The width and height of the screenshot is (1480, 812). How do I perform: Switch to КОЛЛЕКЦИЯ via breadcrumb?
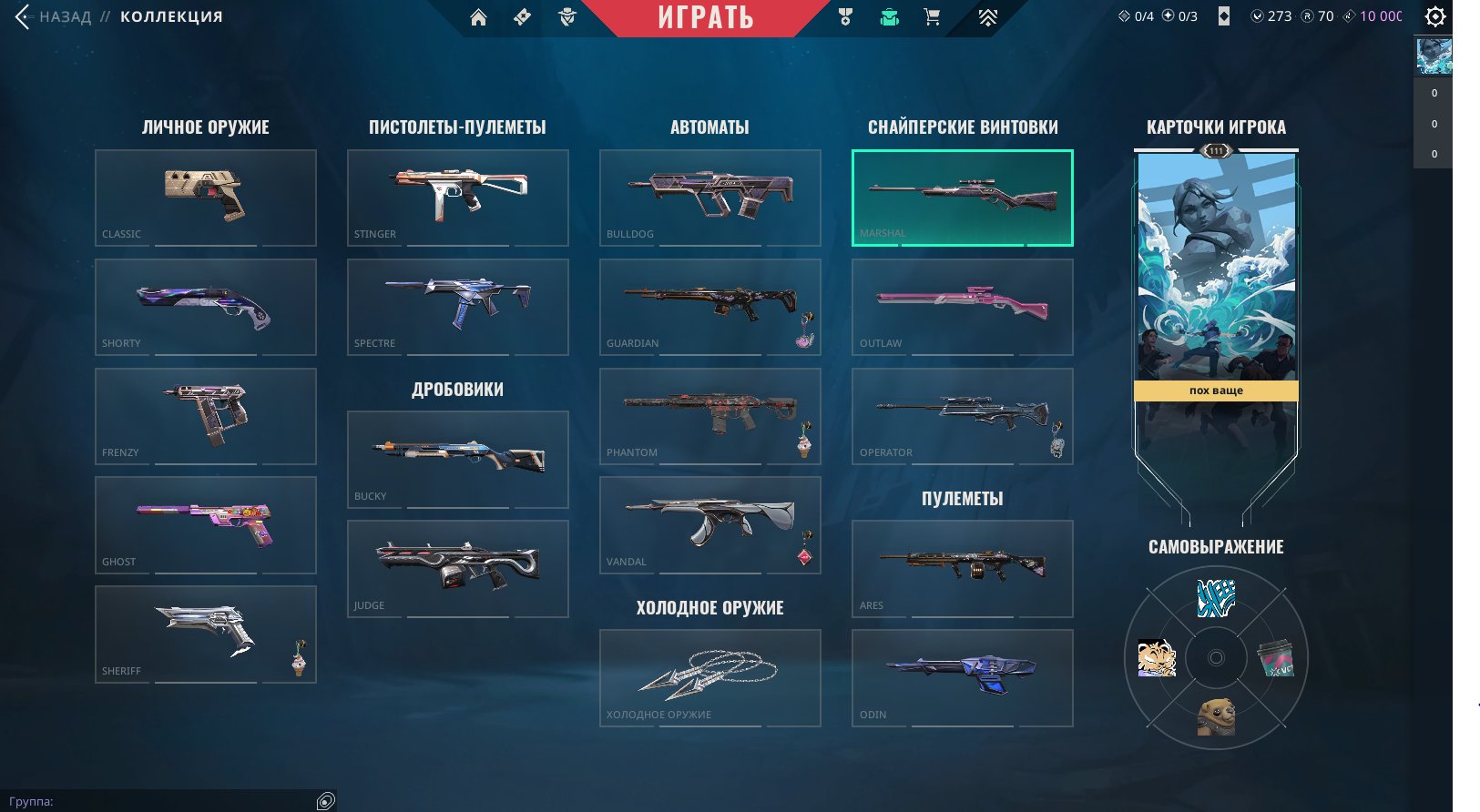click(170, 15)
